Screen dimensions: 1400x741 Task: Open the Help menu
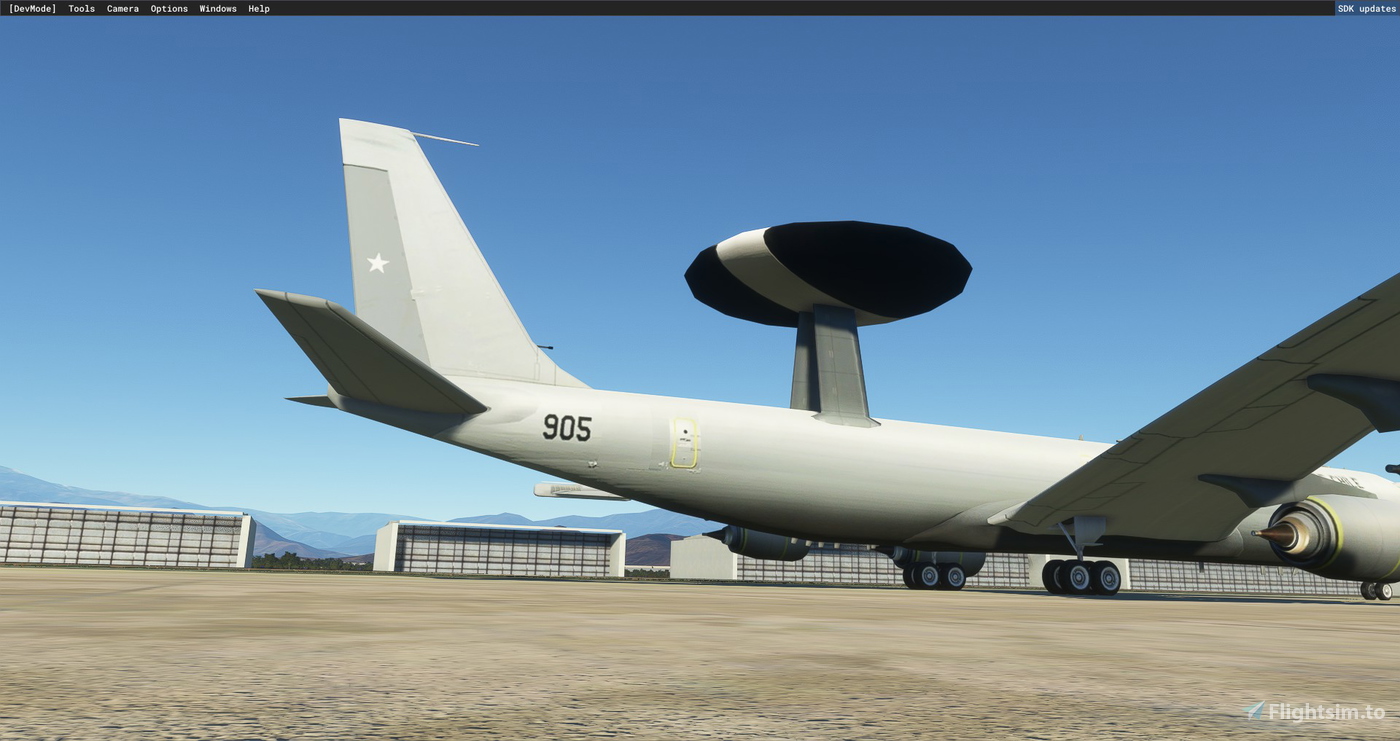(x=259, y=8)
